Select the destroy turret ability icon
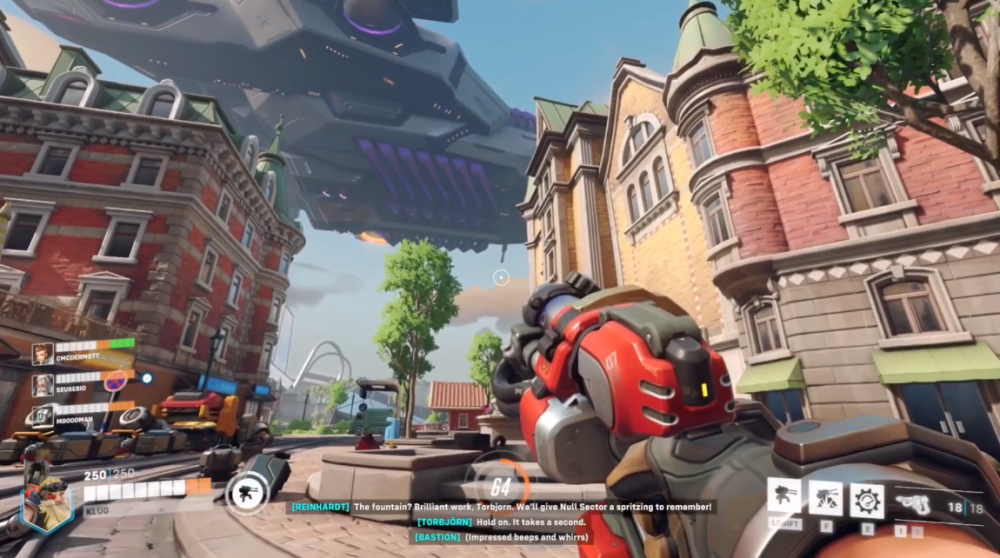 click(x=826, y=497)
